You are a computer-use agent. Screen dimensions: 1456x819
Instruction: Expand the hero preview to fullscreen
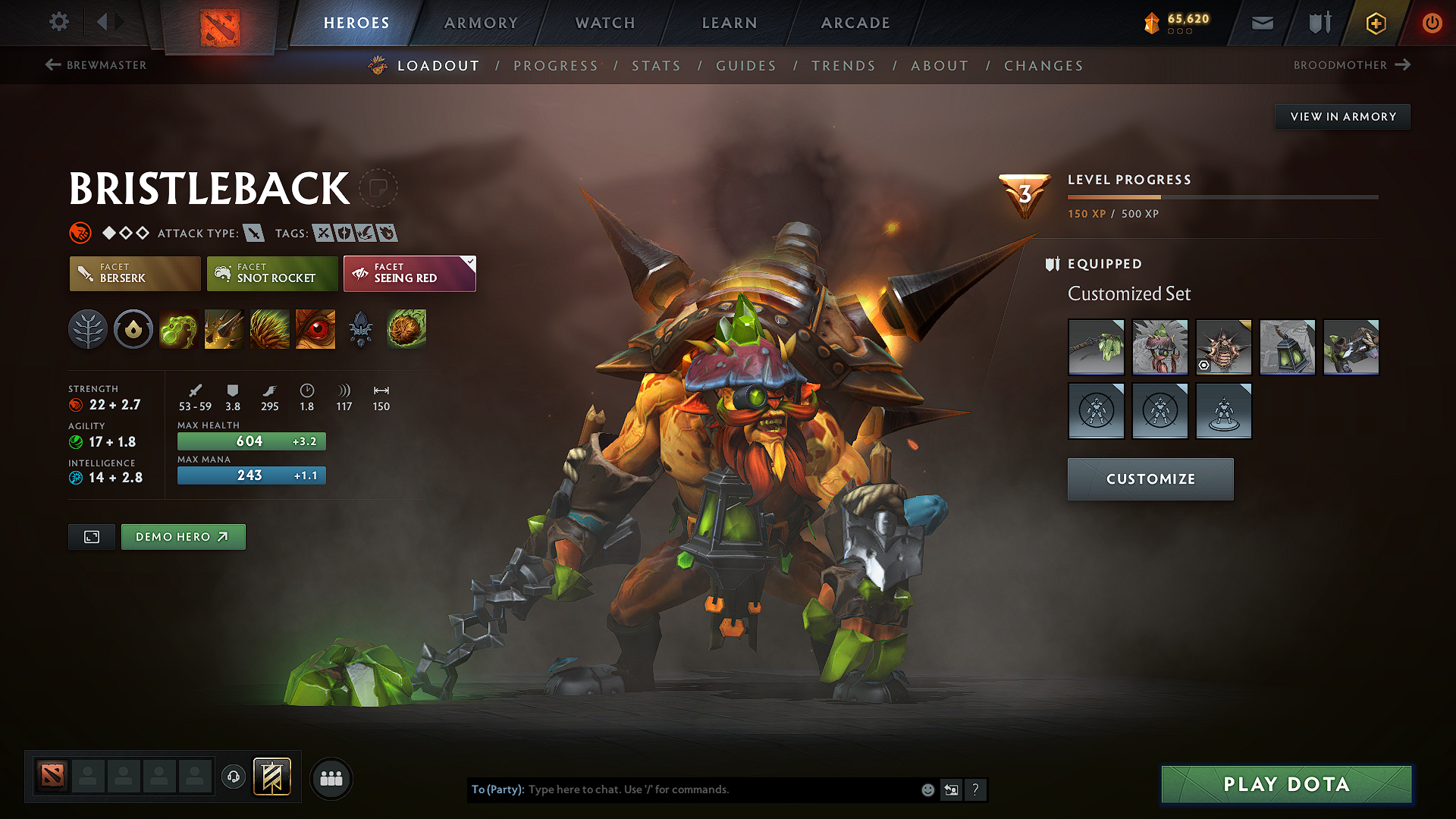[x=91, y=536]
